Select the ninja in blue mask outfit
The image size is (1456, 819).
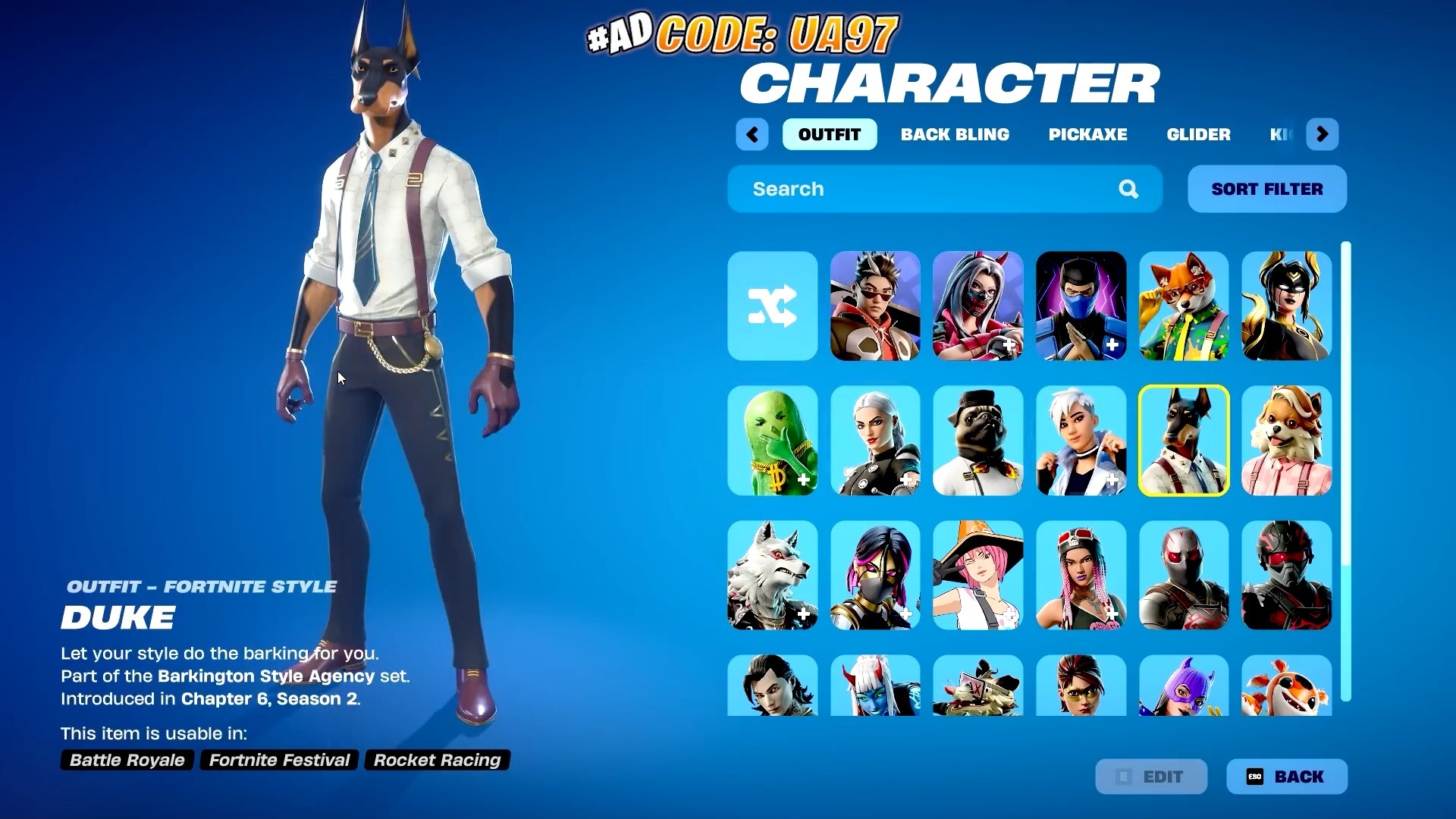tap(1081, 307)
